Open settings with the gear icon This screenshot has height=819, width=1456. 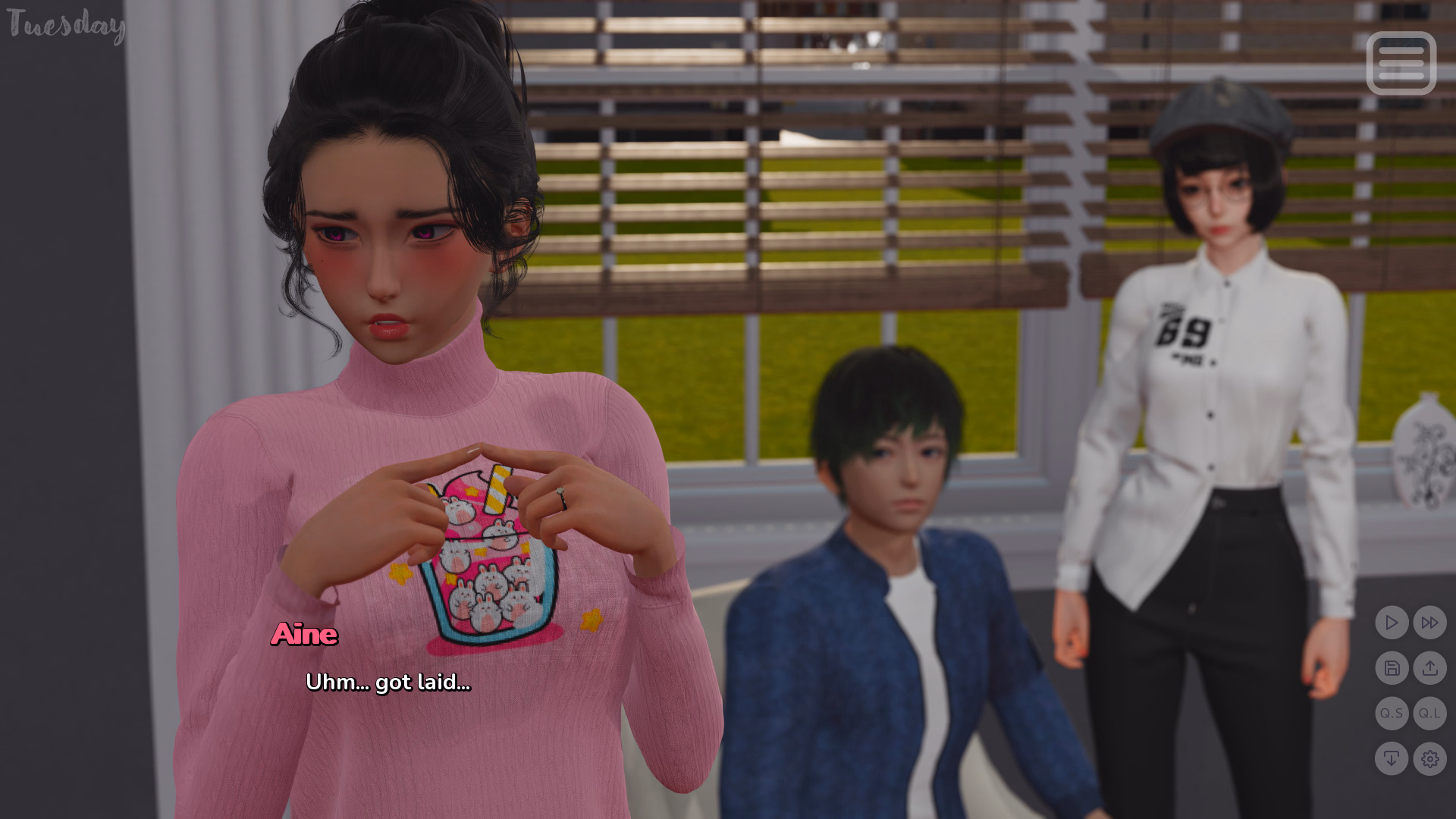[x=1429, y=758]
